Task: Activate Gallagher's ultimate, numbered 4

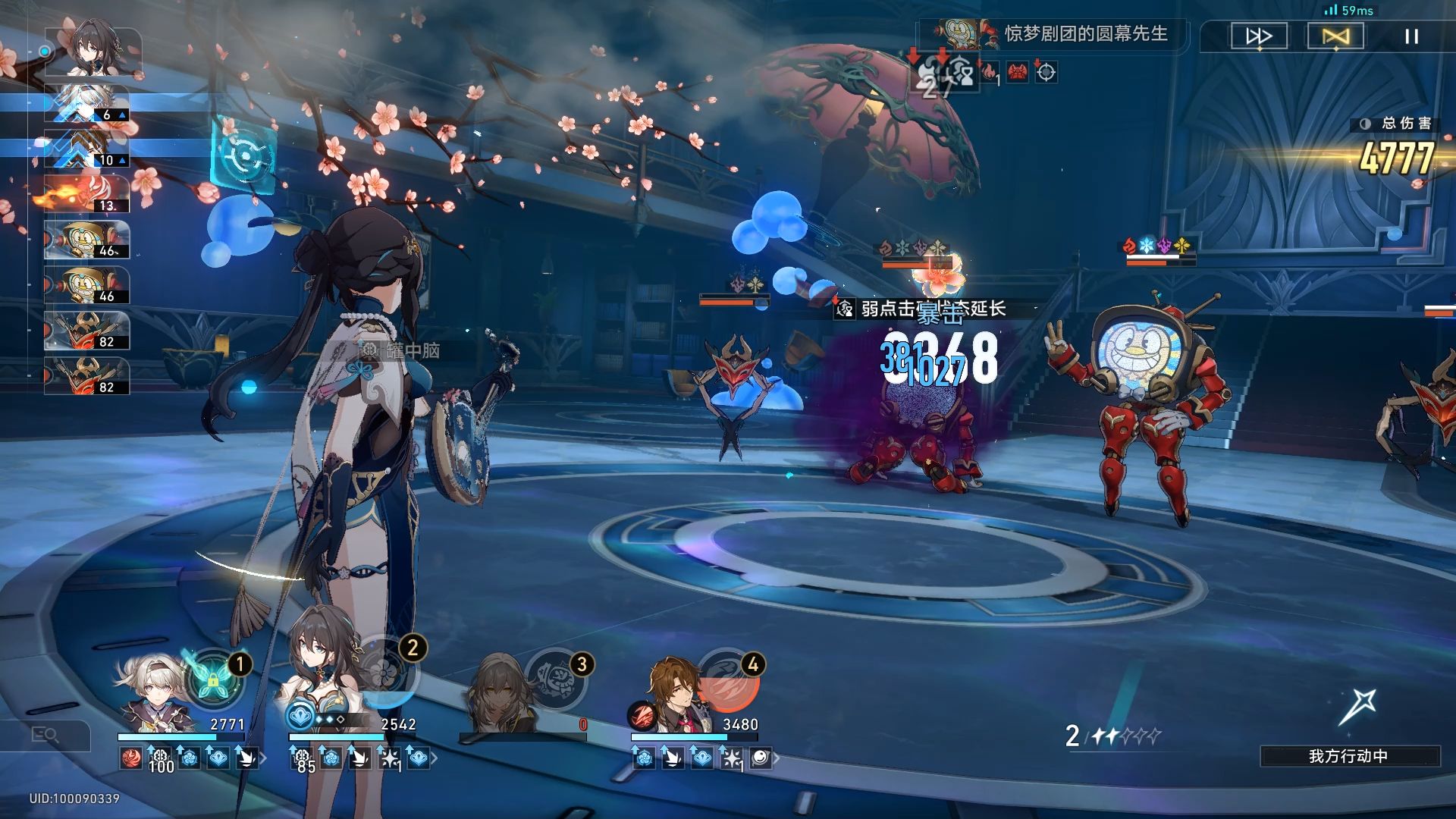Action: [x=728, y=679]
